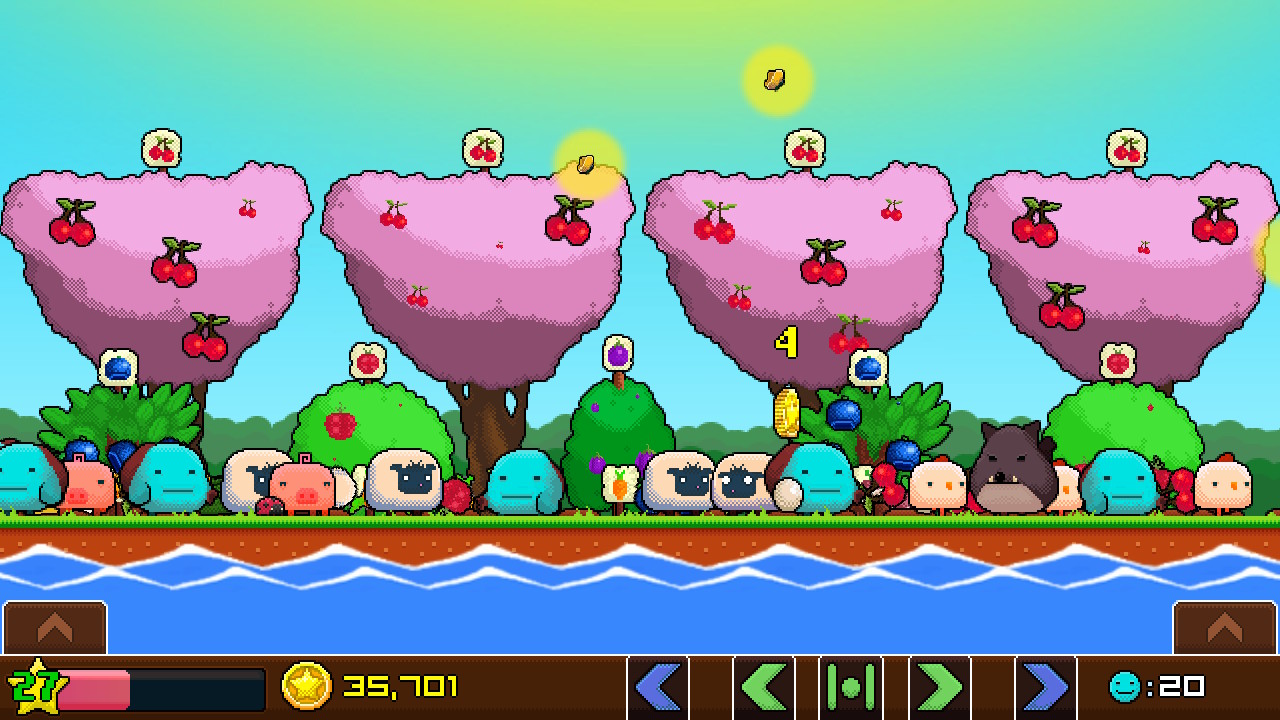
Task: Grab the spinning gold coin near the sheep
Action: tap(785, 414)
